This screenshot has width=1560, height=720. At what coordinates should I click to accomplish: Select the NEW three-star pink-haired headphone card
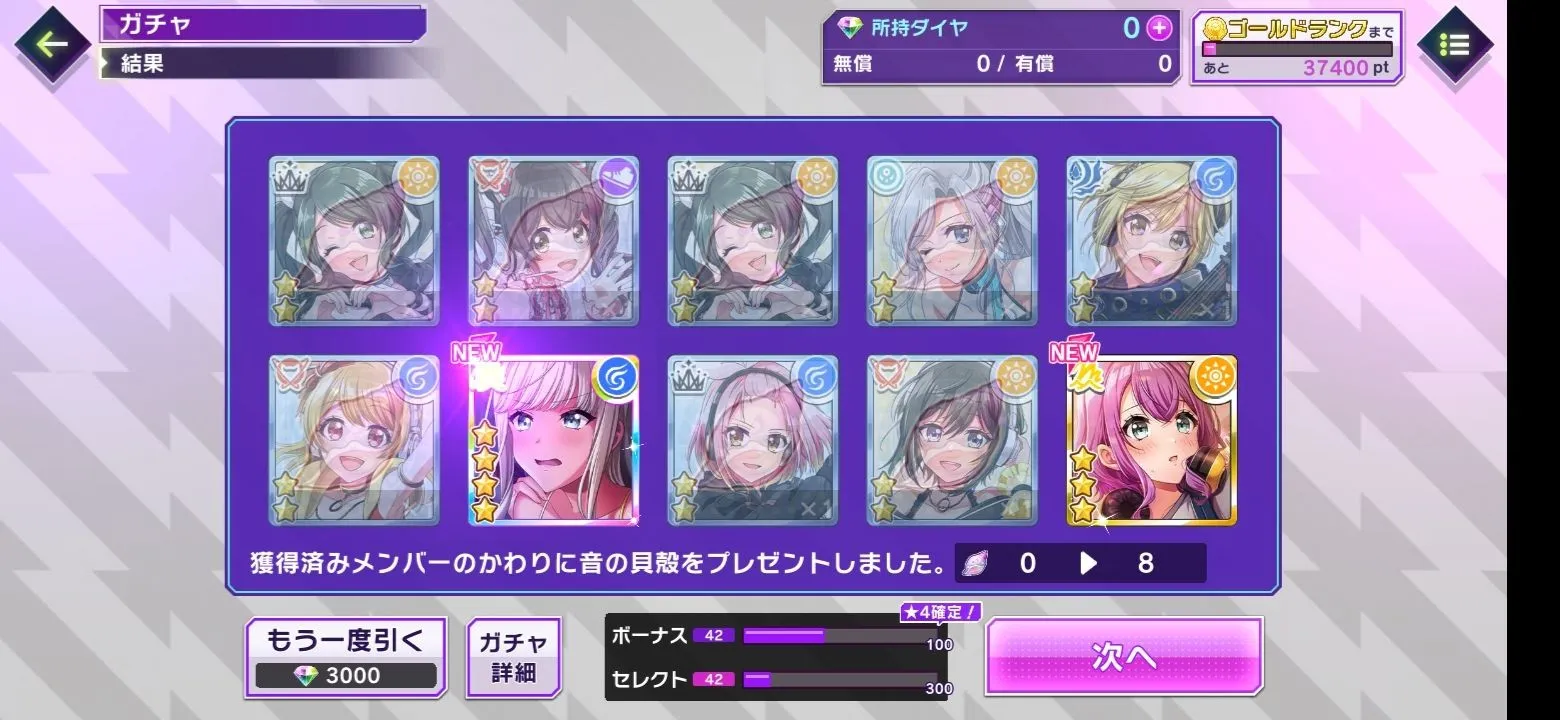(1152, 440)
